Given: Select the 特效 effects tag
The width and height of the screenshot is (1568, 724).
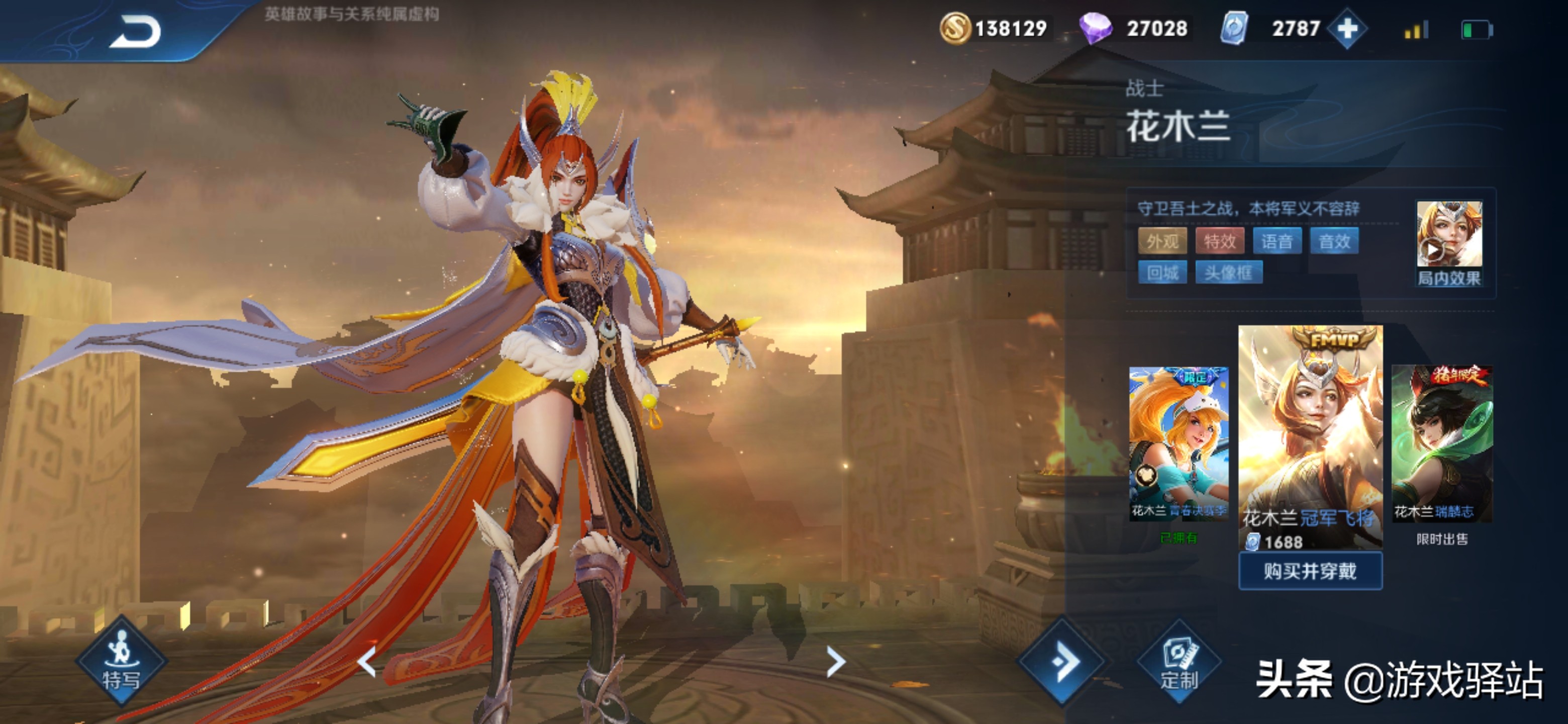Looking at the screenshot, I should point(1219,242).
